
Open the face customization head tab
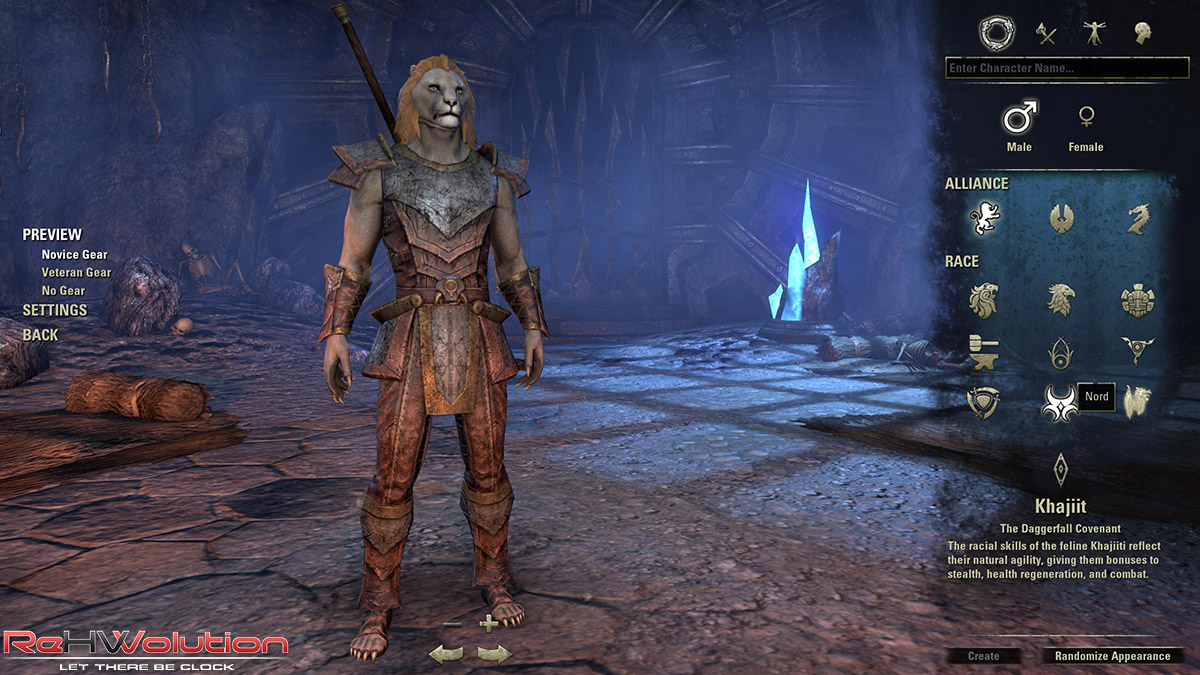[x=1142, y=34]
